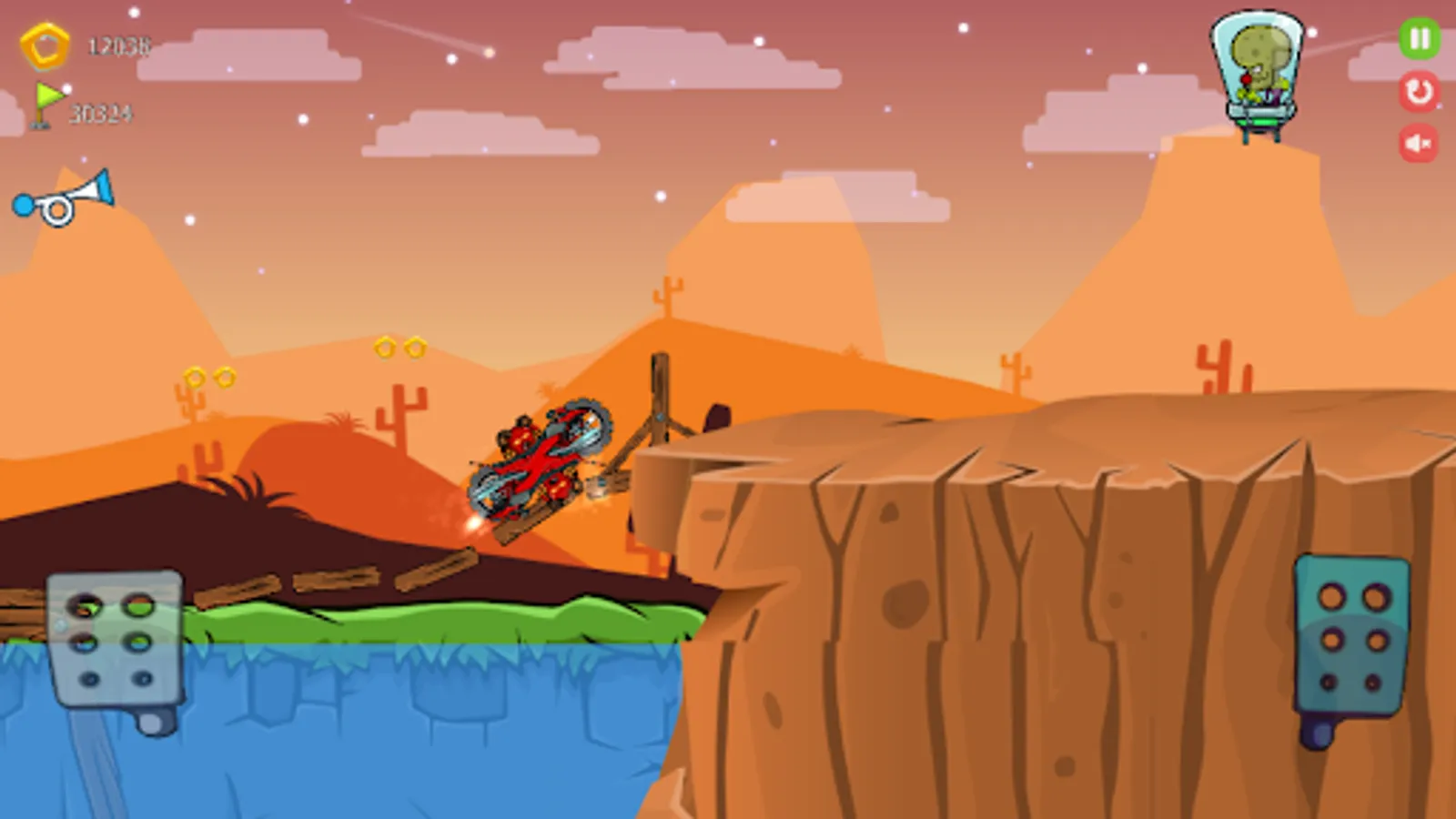Click the crashed red motorbike
Image resolution: width=1456 pixels, height=819 pixels.
[537, 464]
